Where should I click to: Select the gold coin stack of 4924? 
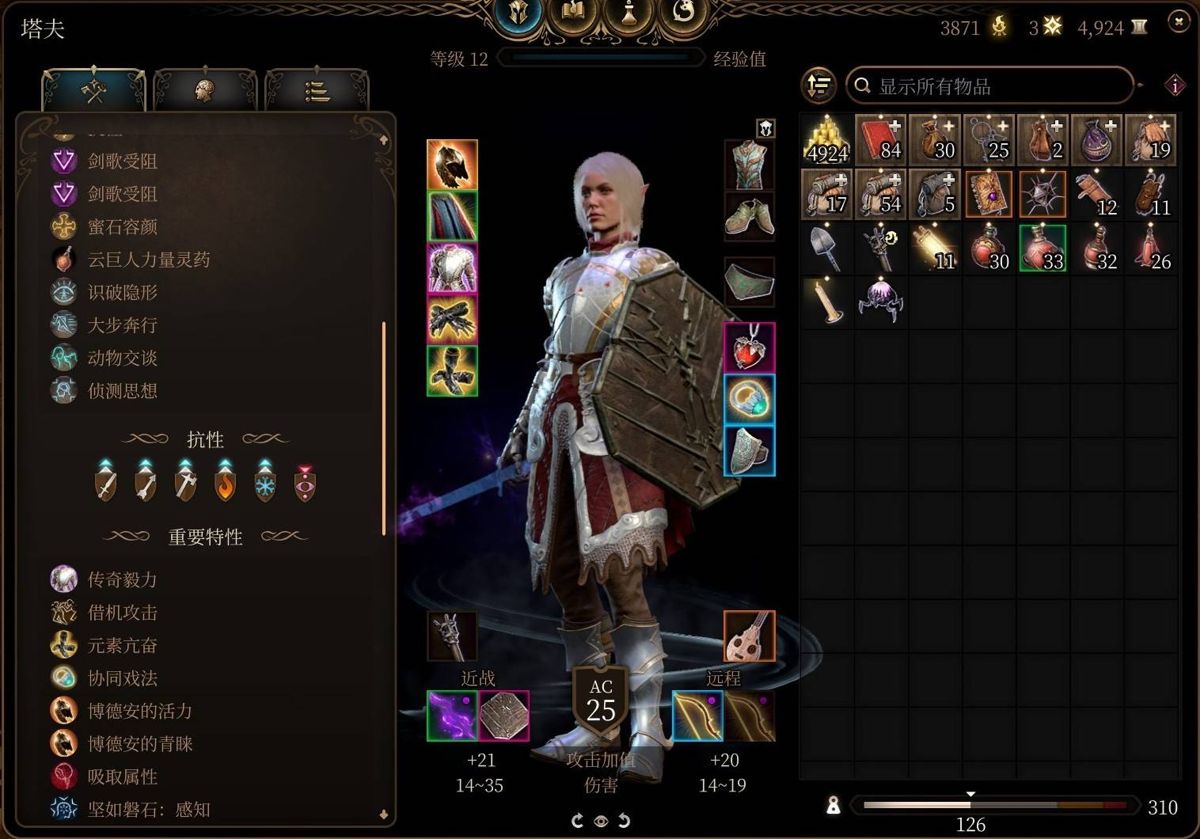(825, 140)
